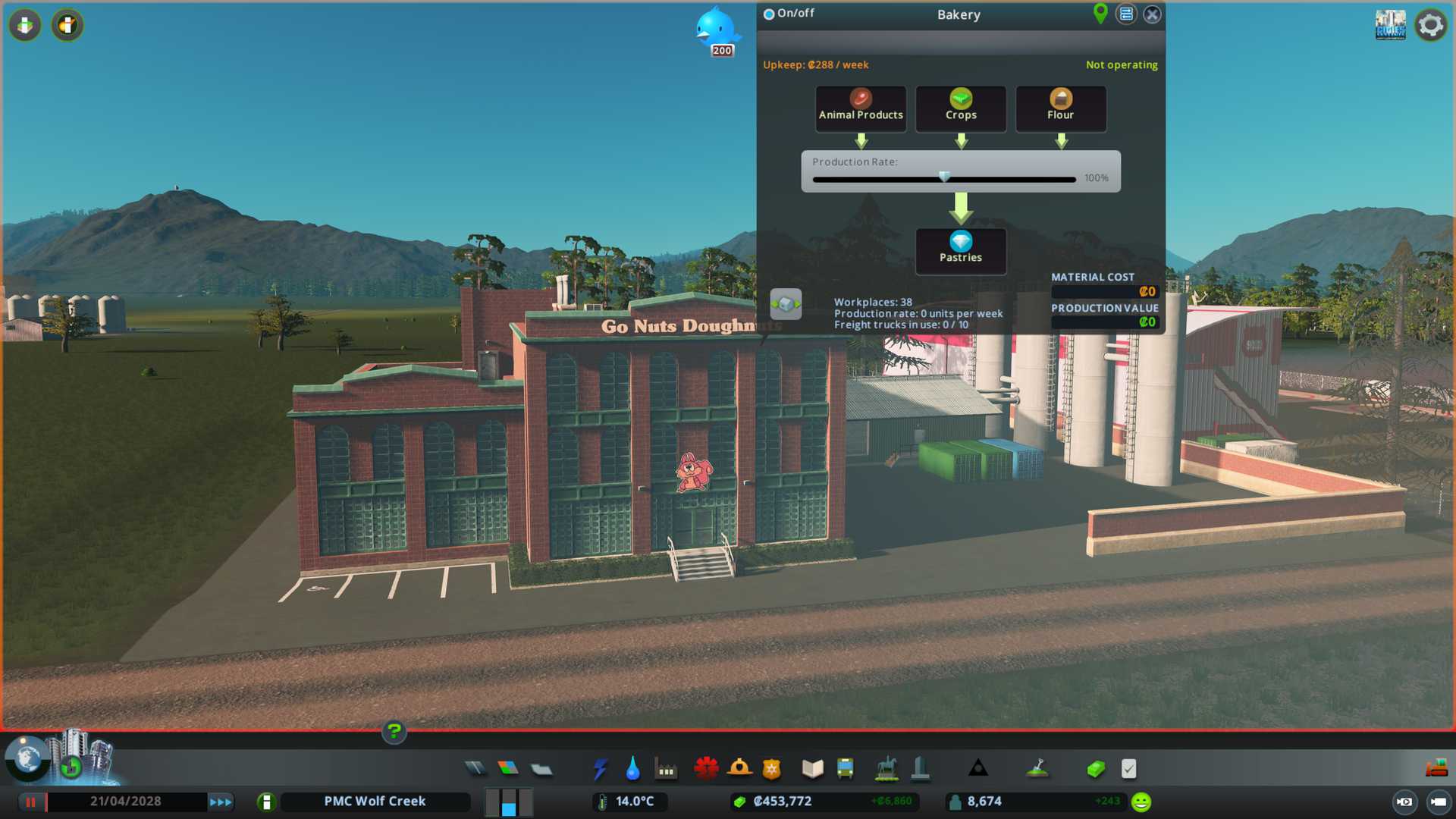Locate the Bakery with the green map pin
The height and width of the screenshot is (819, 1456).
pyautogui.click(x=1100, y=14)
